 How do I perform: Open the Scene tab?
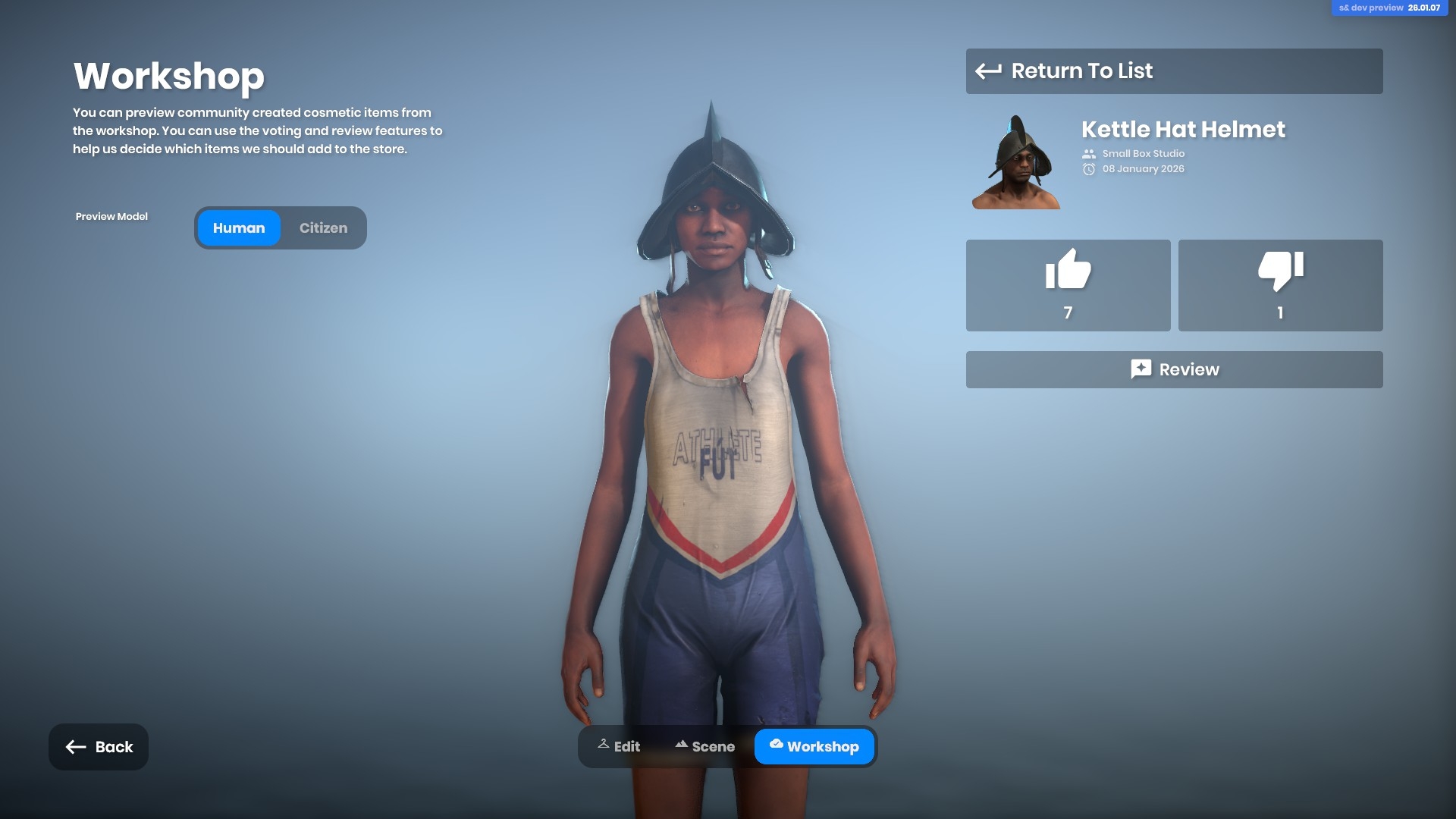coord(704,747)
